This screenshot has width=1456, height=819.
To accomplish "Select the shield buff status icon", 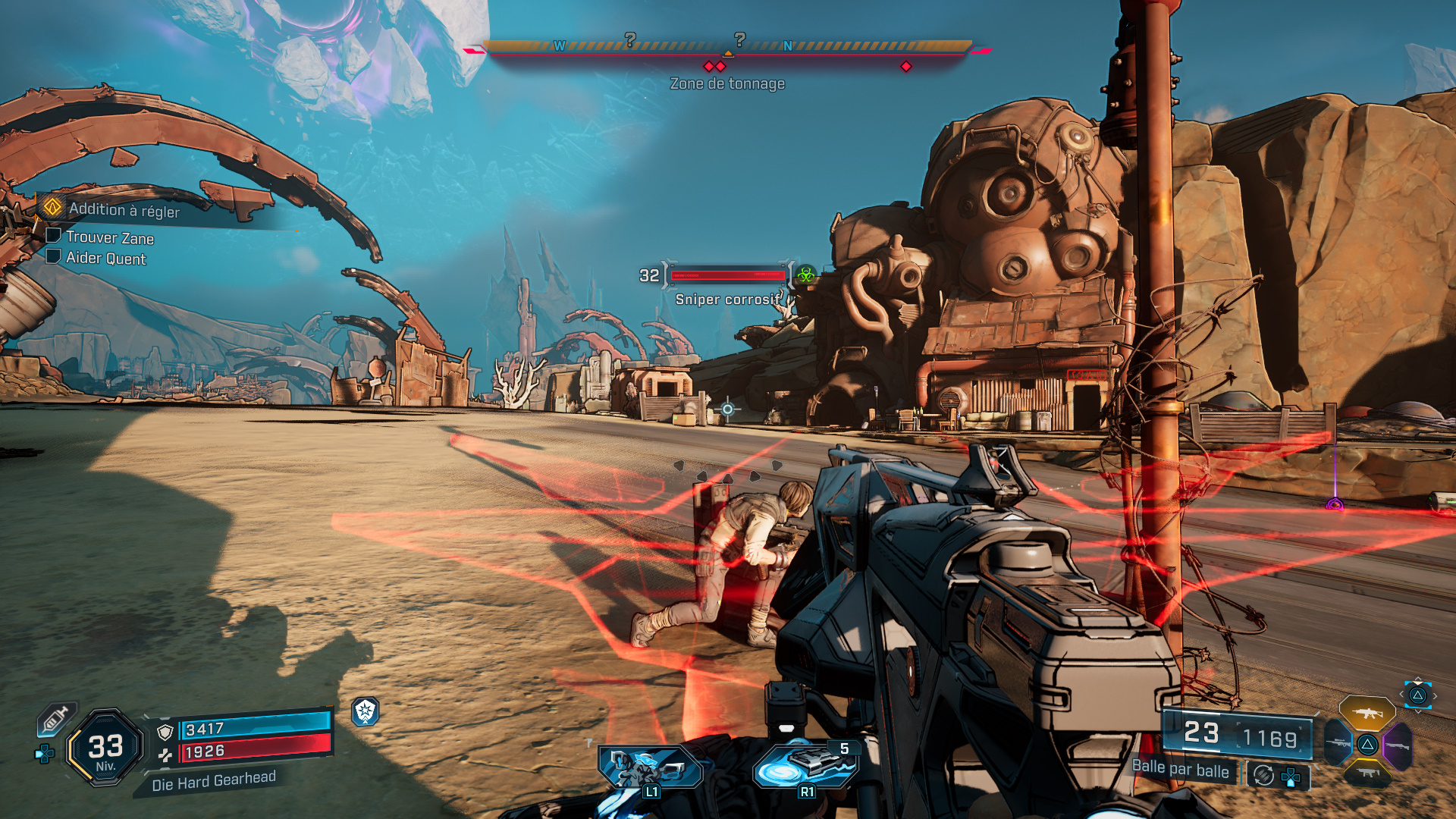I will click(365, 711).
